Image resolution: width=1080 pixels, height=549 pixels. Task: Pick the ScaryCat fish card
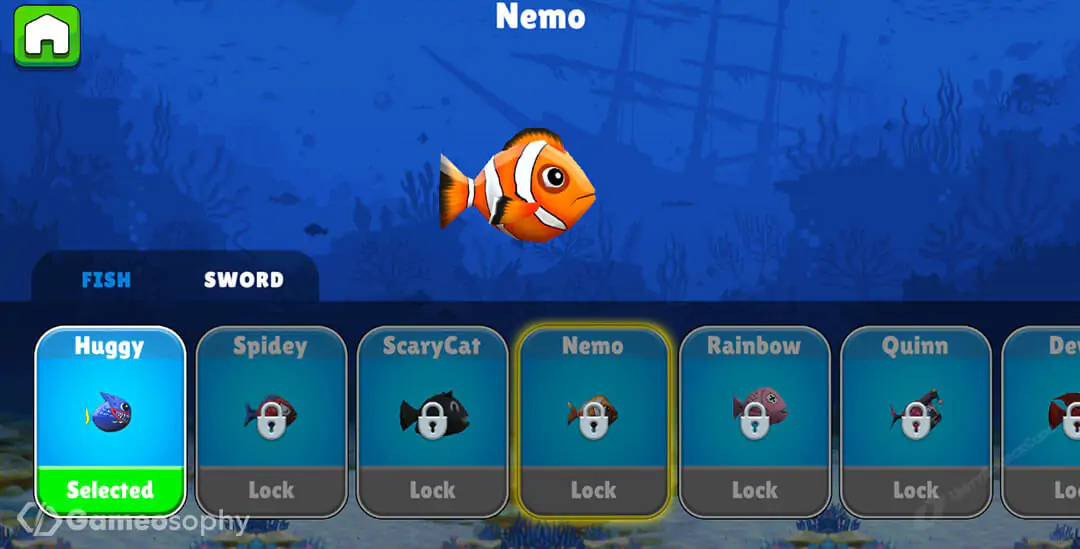432,422
